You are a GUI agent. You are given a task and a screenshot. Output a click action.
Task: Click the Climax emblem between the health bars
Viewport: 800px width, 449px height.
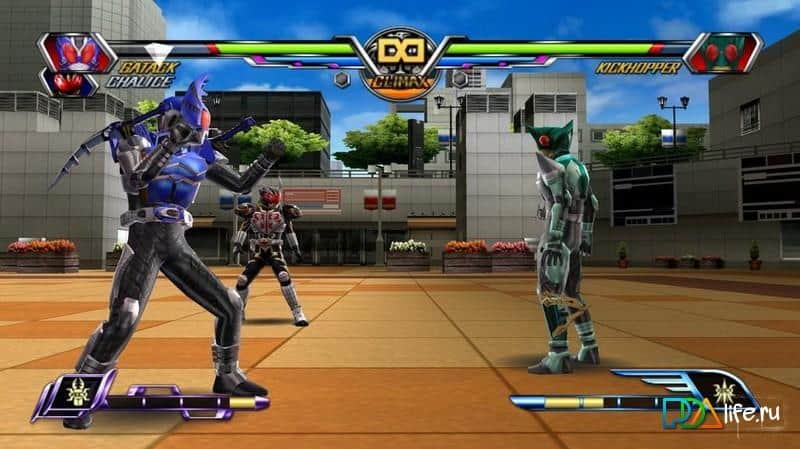[x=400, y=58]
